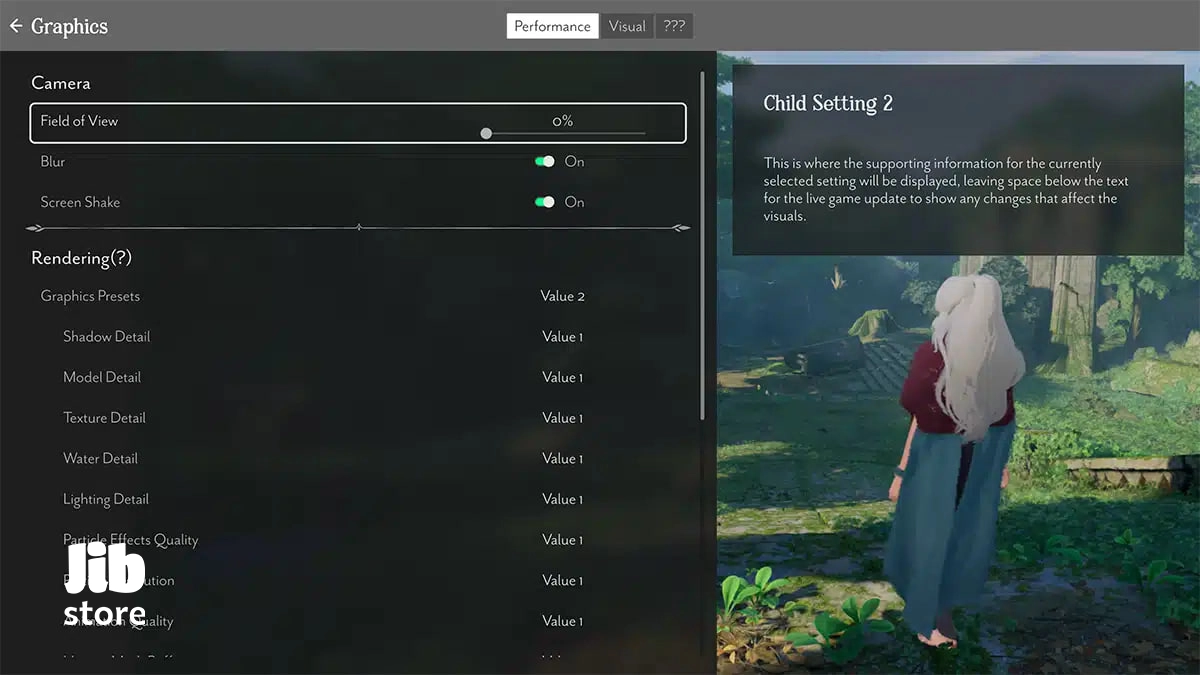Toggle the Blur setting off
This screenshot has height=675, width=1200.
pos(545,161)
